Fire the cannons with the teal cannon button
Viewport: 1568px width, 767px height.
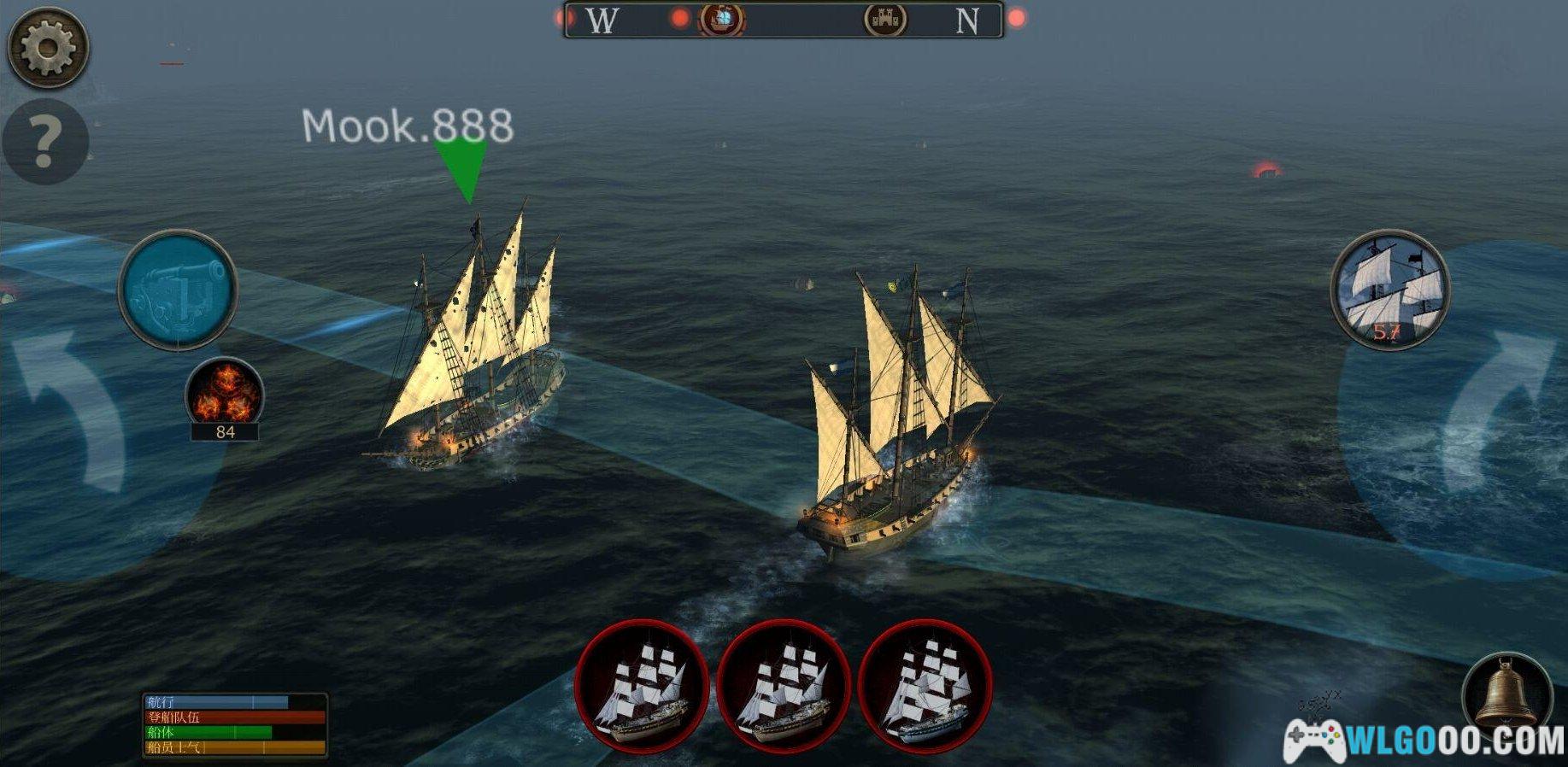coord(178,290)
